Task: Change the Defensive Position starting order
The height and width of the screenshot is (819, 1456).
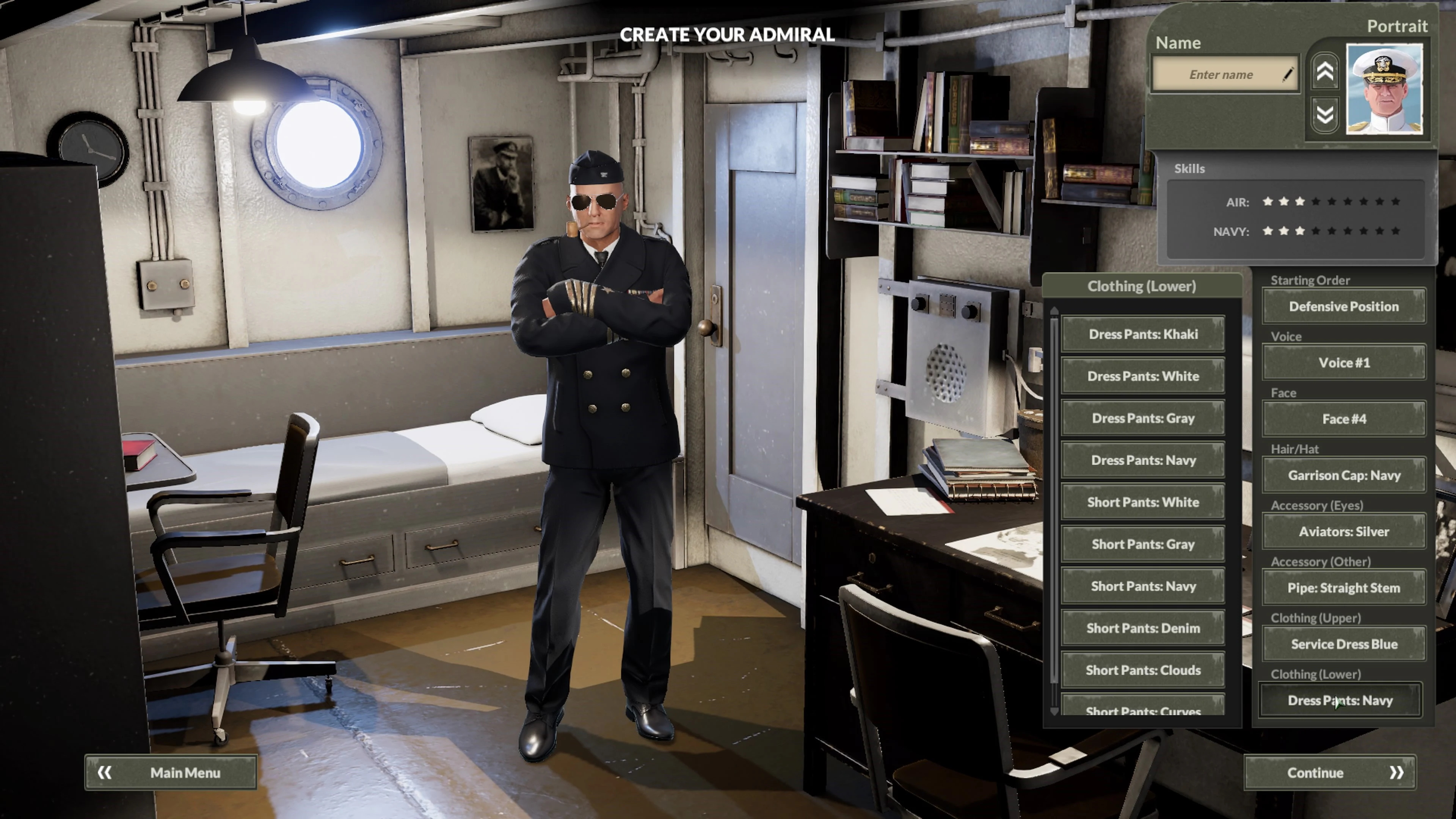Action: (x=1344, y=306)
